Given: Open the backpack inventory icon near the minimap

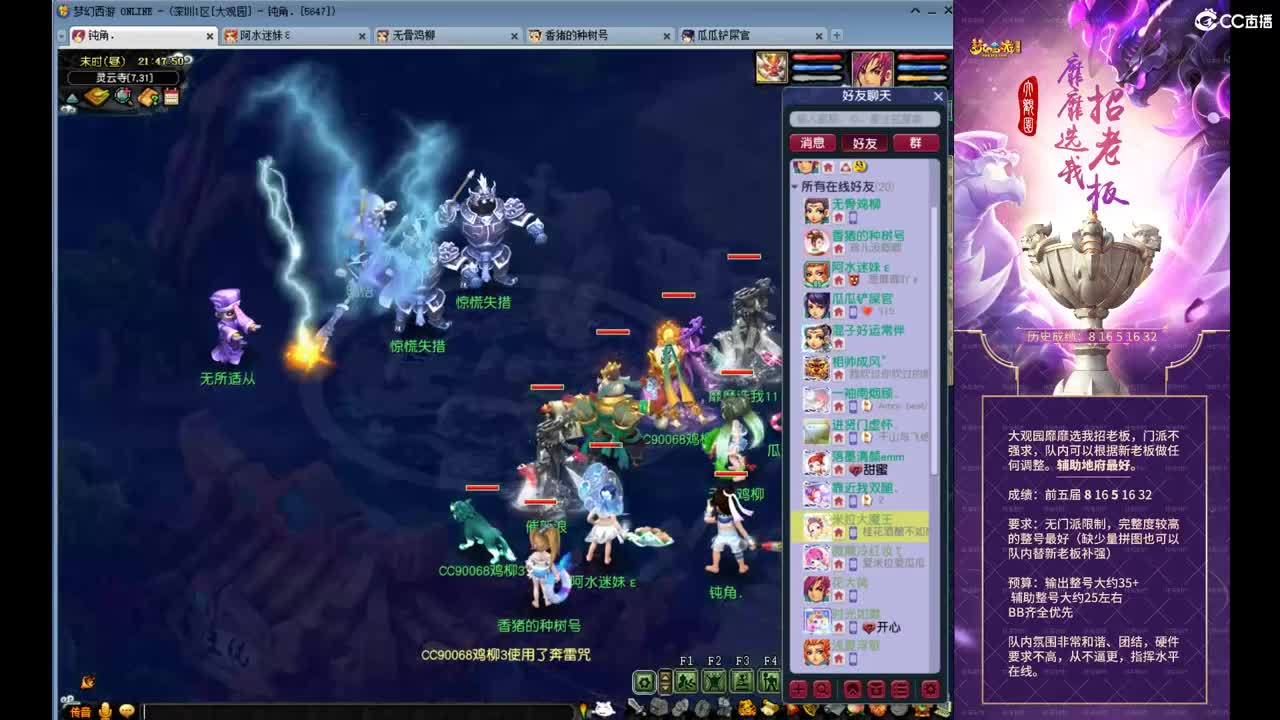Looking at the screenshot, I should 96,95.
